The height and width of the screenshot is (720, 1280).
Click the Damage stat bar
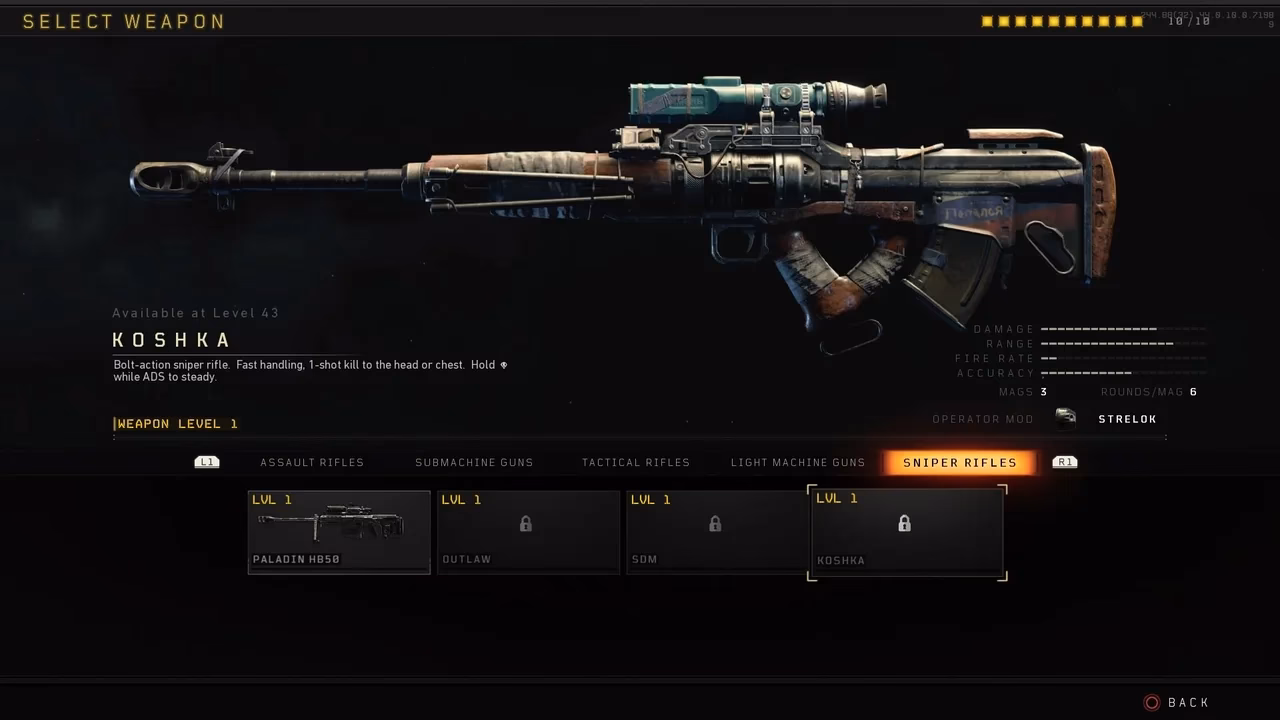click(1100, 328)
